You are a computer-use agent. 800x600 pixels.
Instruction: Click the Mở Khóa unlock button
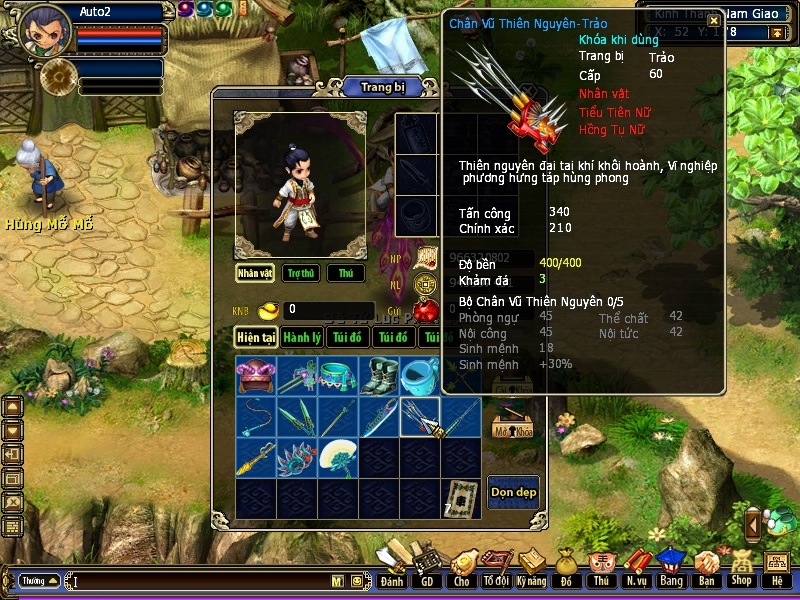click(512, 428)
